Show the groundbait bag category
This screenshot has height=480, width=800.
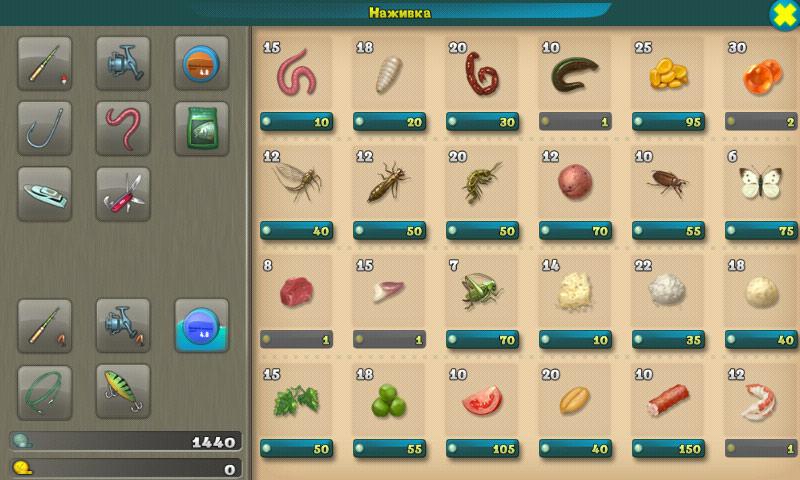[x=201, y=128]
